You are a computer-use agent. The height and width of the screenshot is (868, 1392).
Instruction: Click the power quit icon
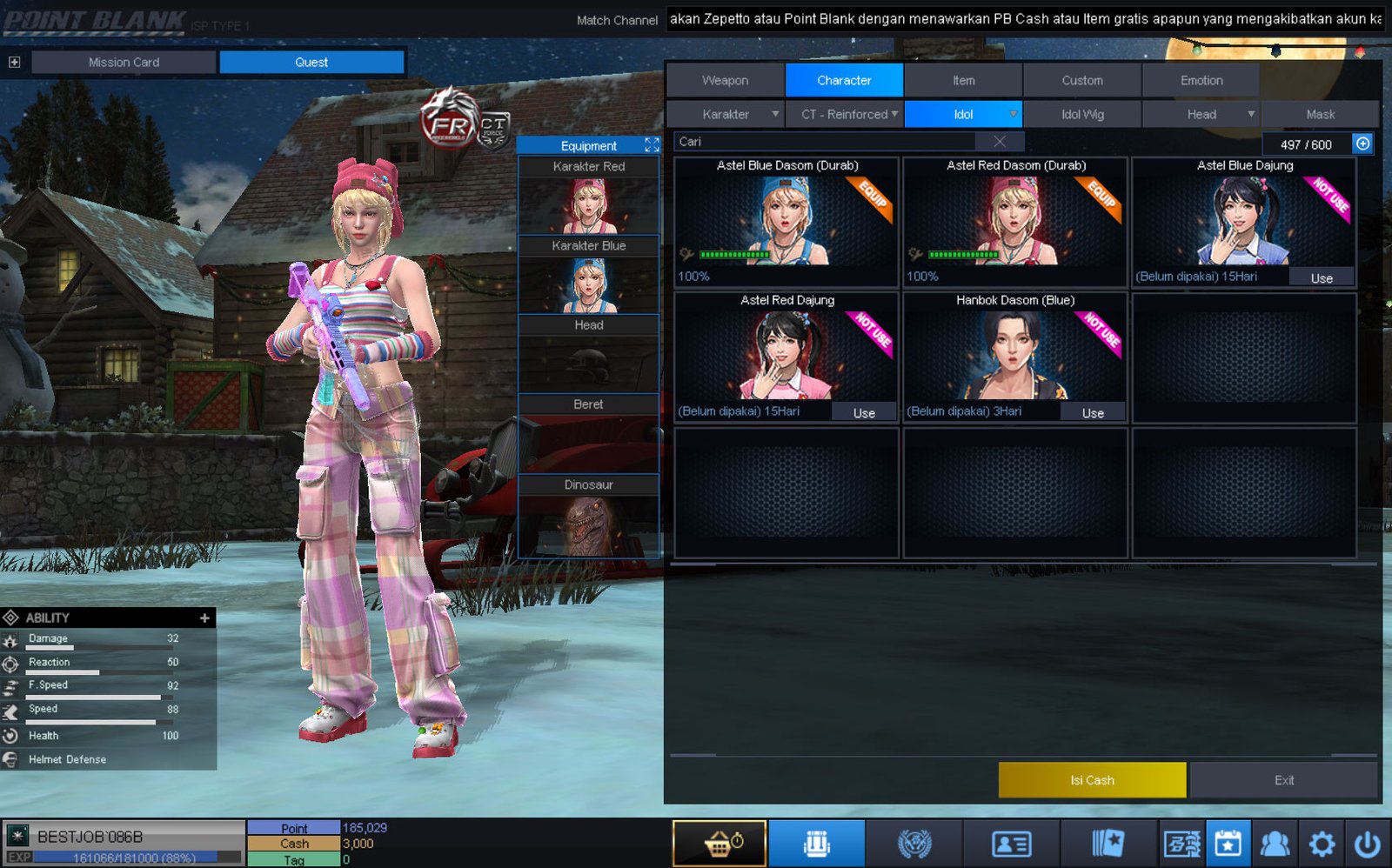pos(1367,844)
